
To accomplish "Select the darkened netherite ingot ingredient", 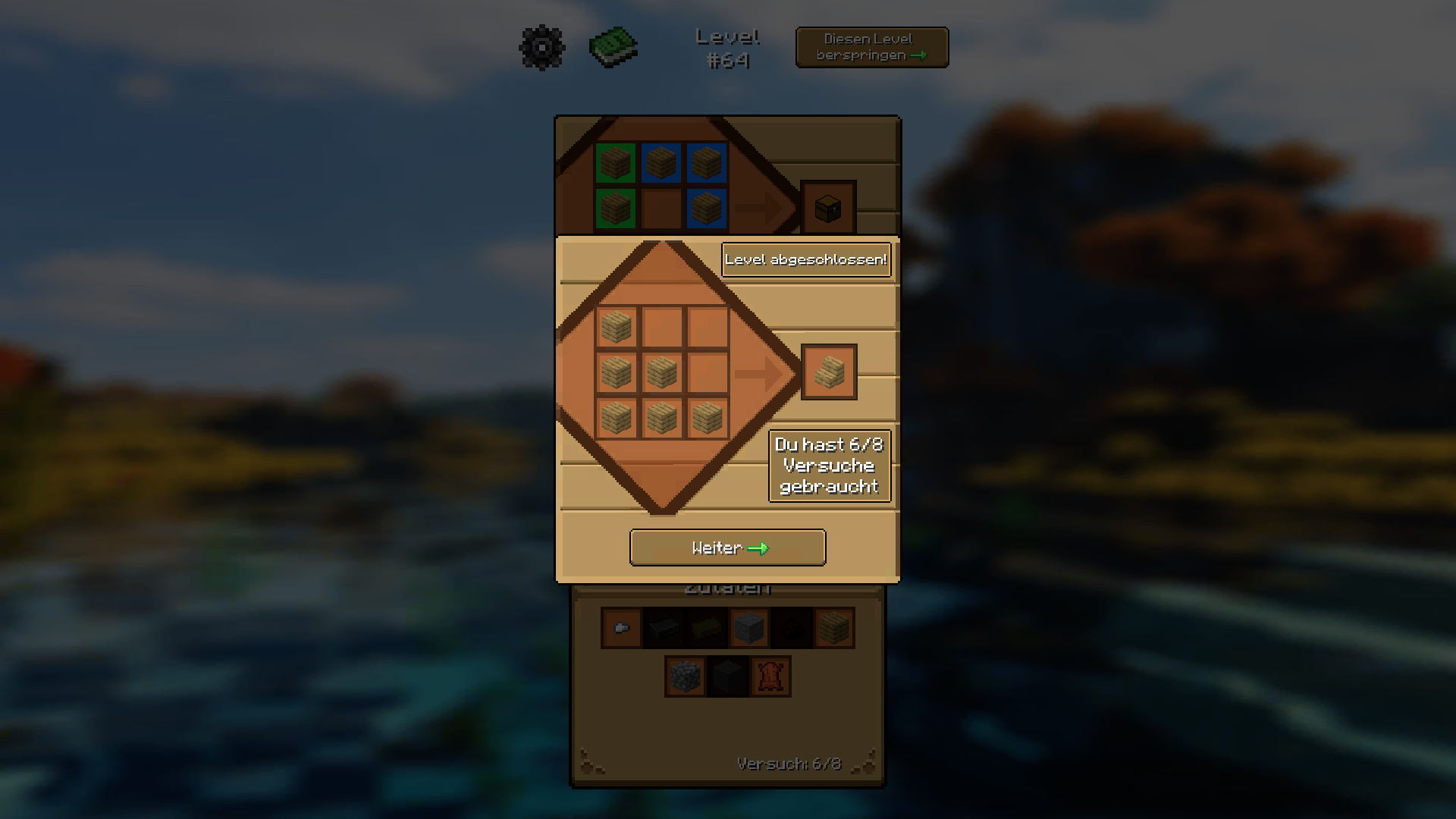I will click(x=664, y=627).
